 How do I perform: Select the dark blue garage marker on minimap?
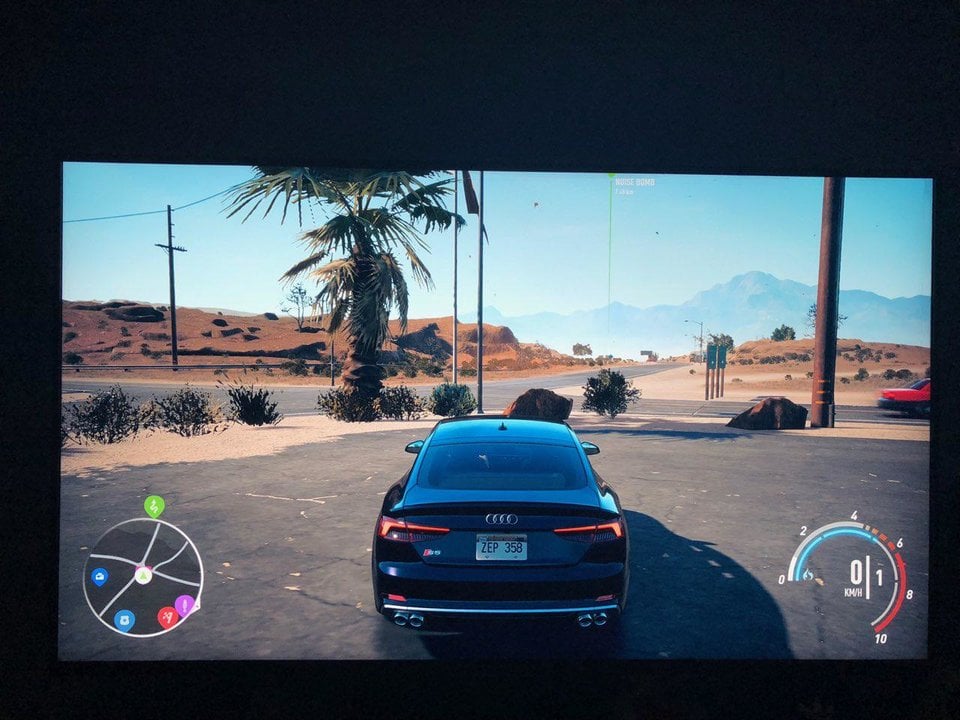[99, 576]
